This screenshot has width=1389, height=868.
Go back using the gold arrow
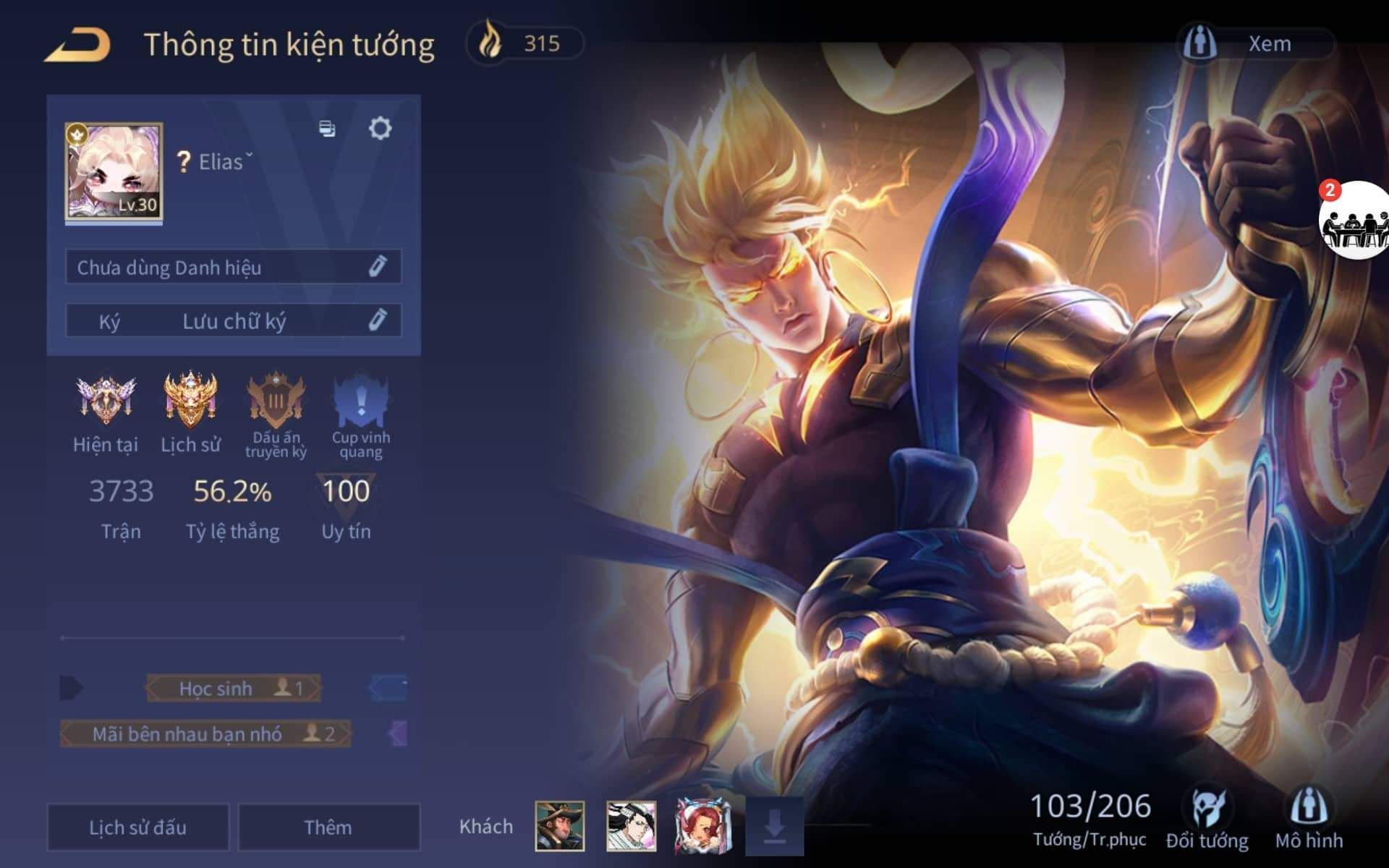77,45
